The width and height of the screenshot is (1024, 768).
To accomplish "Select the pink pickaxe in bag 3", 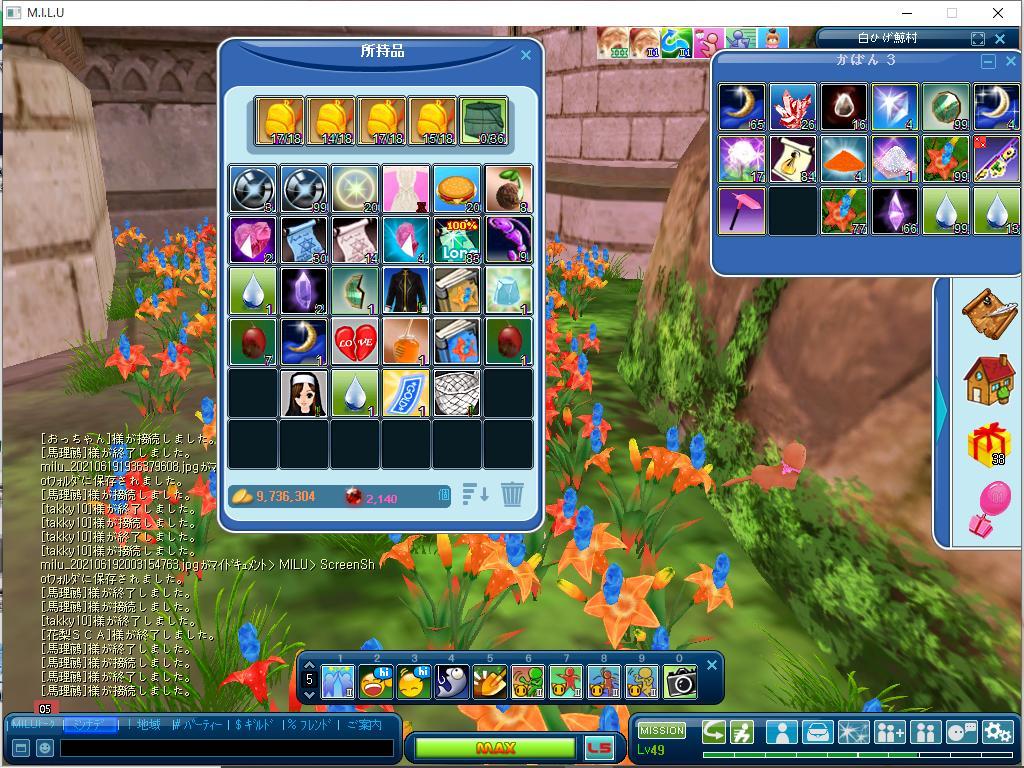I will [x=742, y=211].
